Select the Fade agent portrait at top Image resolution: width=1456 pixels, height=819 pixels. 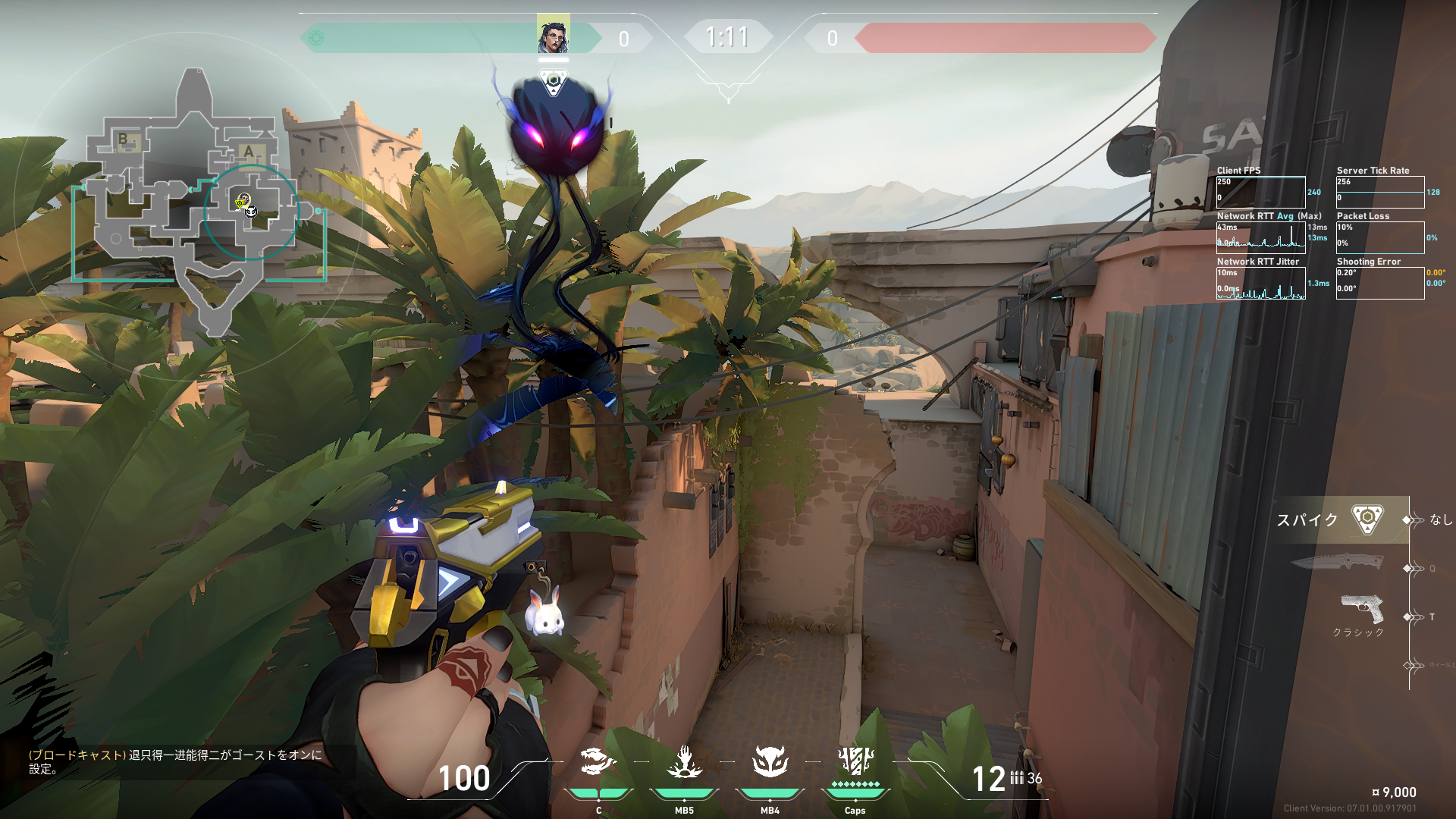[x=553, y=36]
